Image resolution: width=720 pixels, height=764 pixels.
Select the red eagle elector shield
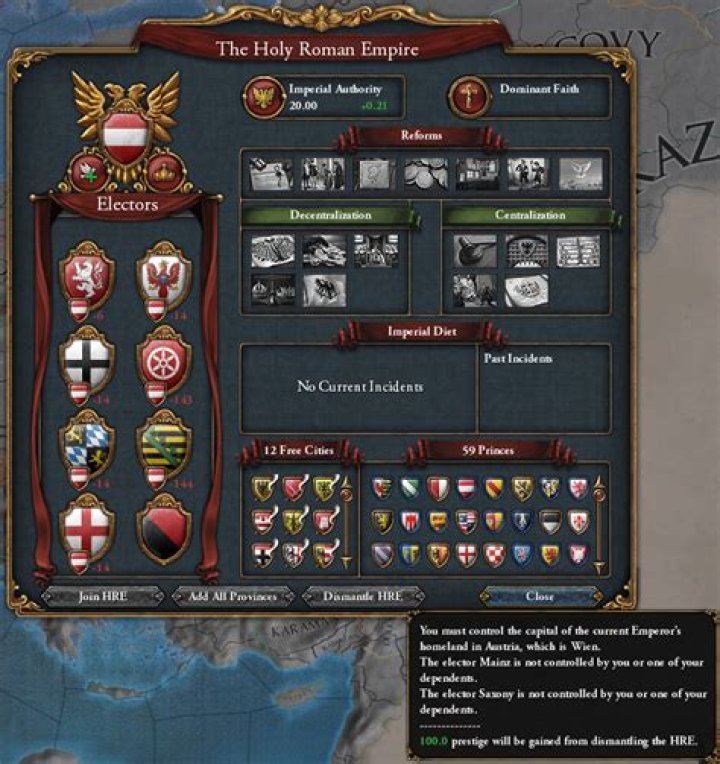click(163, 274)
